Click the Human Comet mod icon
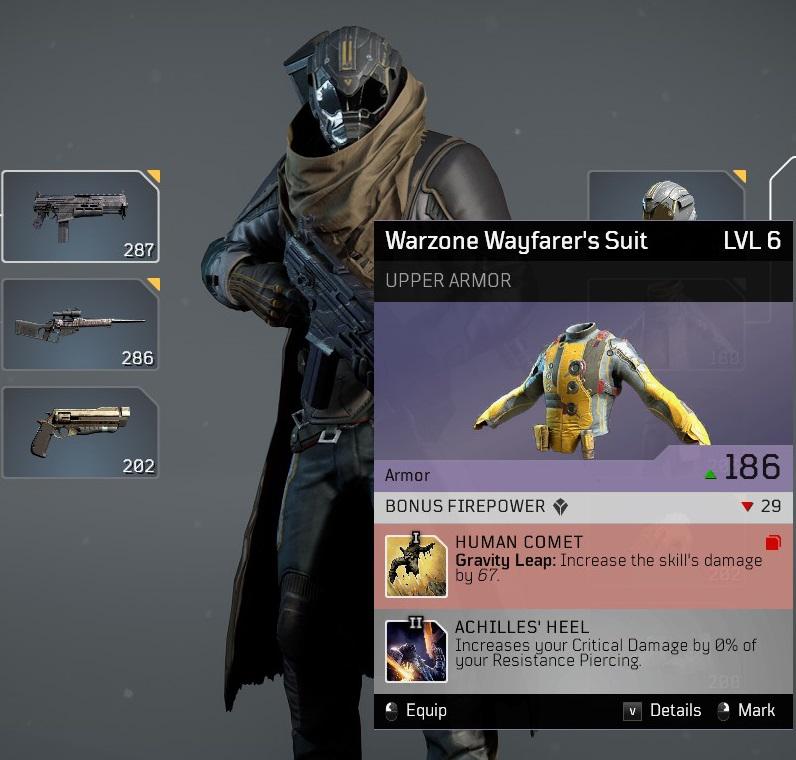Image resolution: width=796 pixels, height=760 pixels. [x=416, y=566]
